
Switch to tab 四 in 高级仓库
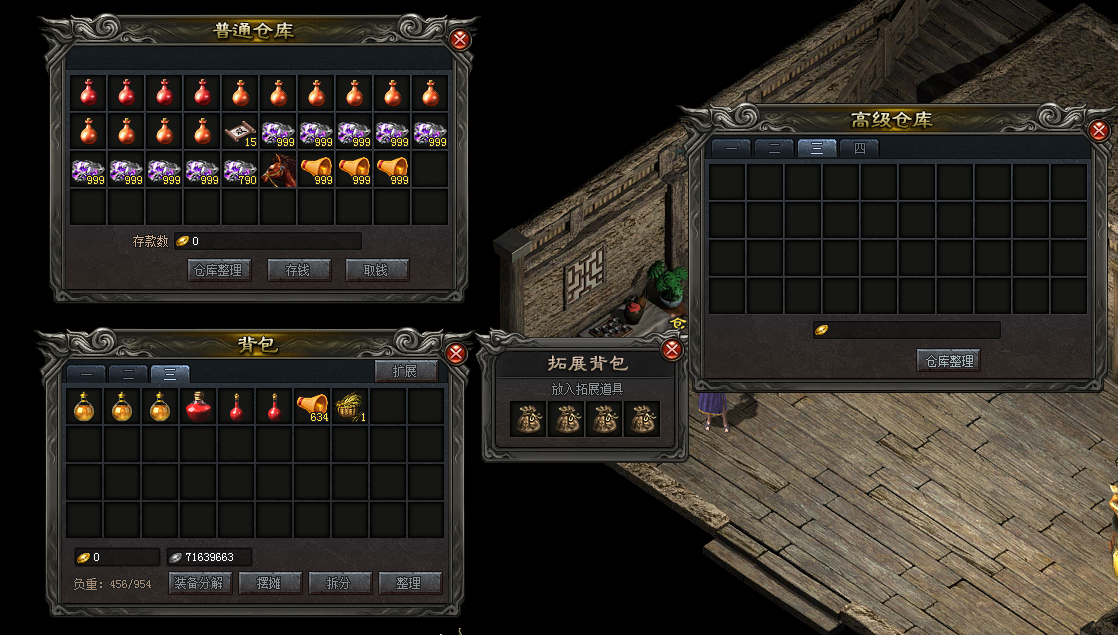[x=859, y=149]
